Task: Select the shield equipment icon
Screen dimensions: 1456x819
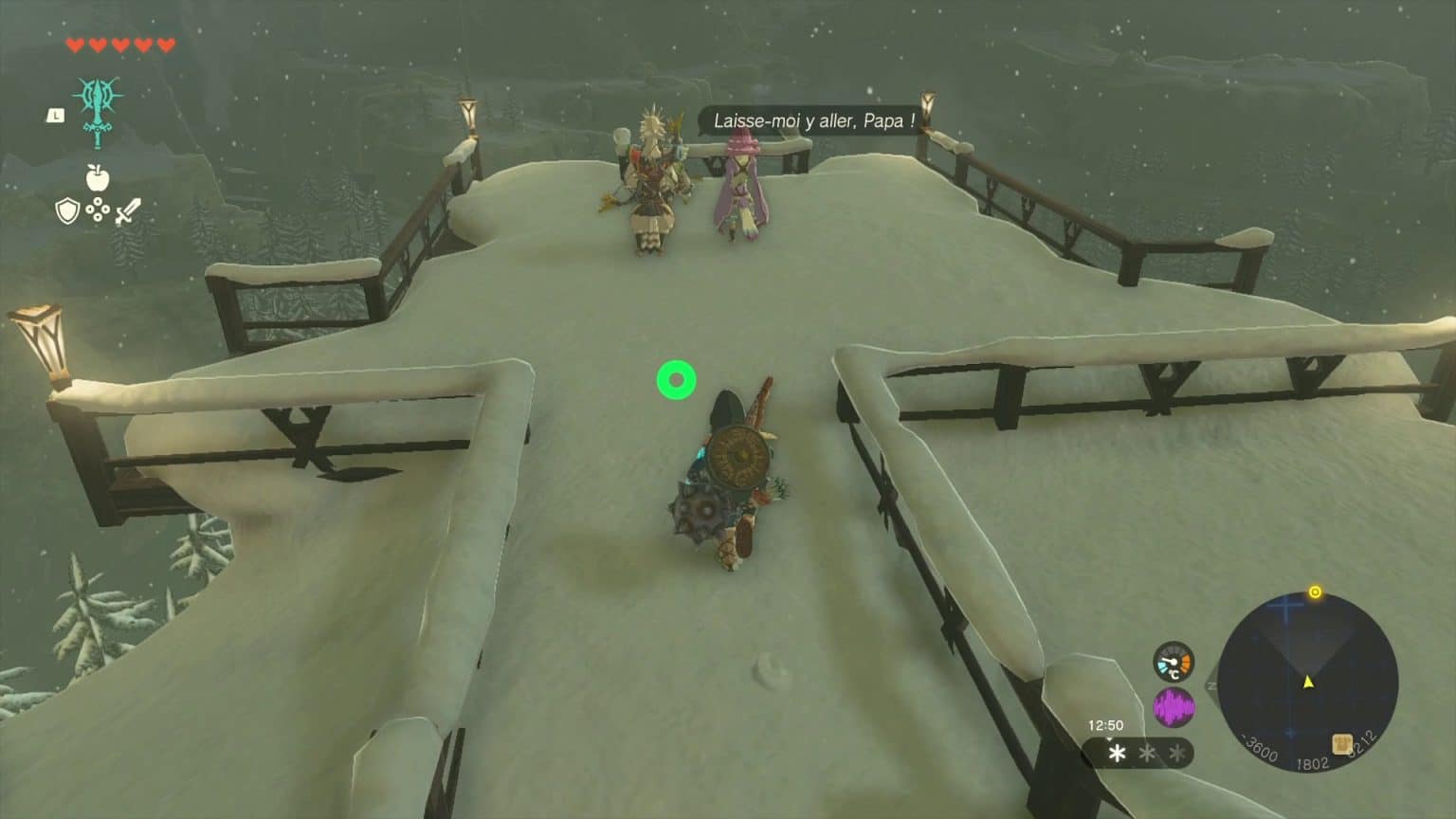Action: pyautogui.click(x=67, y=210)
